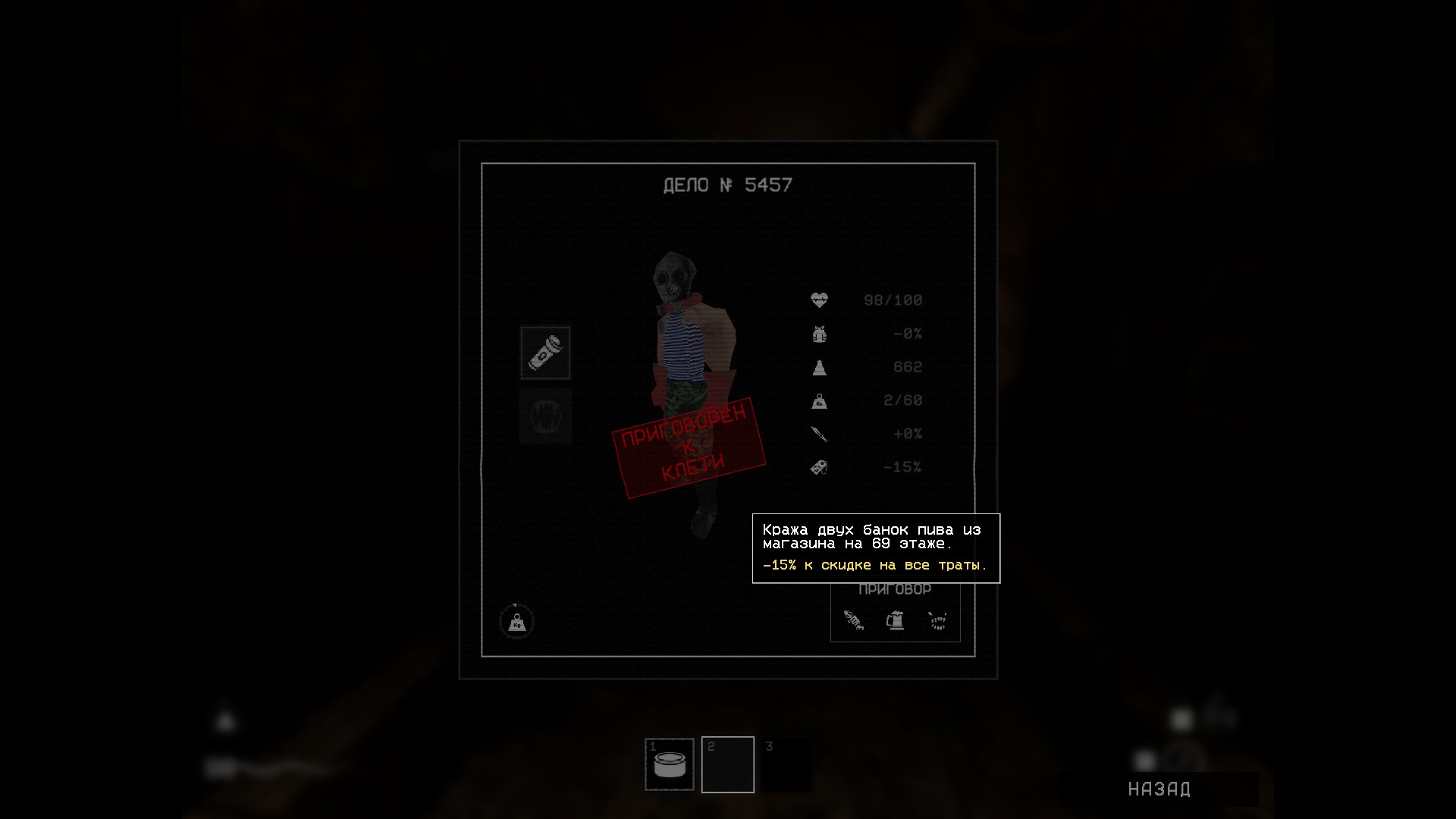Select the syringe sentence icon under ПРИГОВОР
The image size is (1456, 819).
click(854, 621)
